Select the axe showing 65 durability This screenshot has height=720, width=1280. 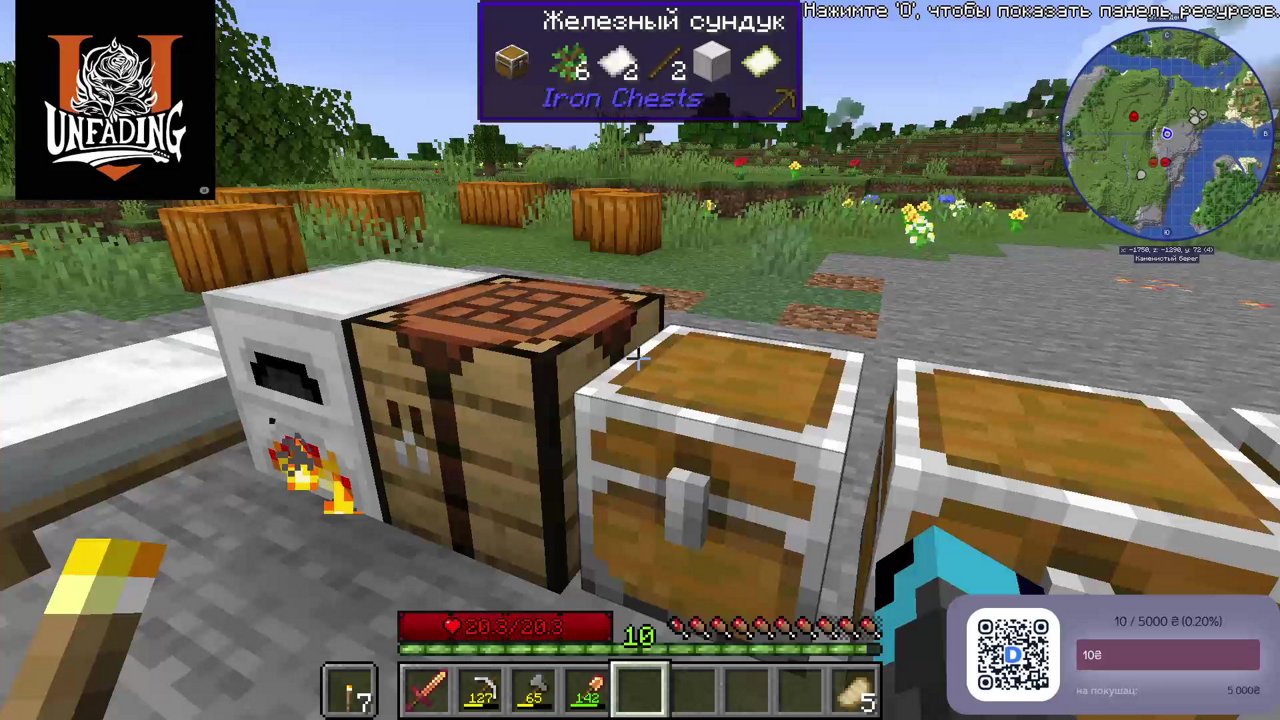(533, 687)
